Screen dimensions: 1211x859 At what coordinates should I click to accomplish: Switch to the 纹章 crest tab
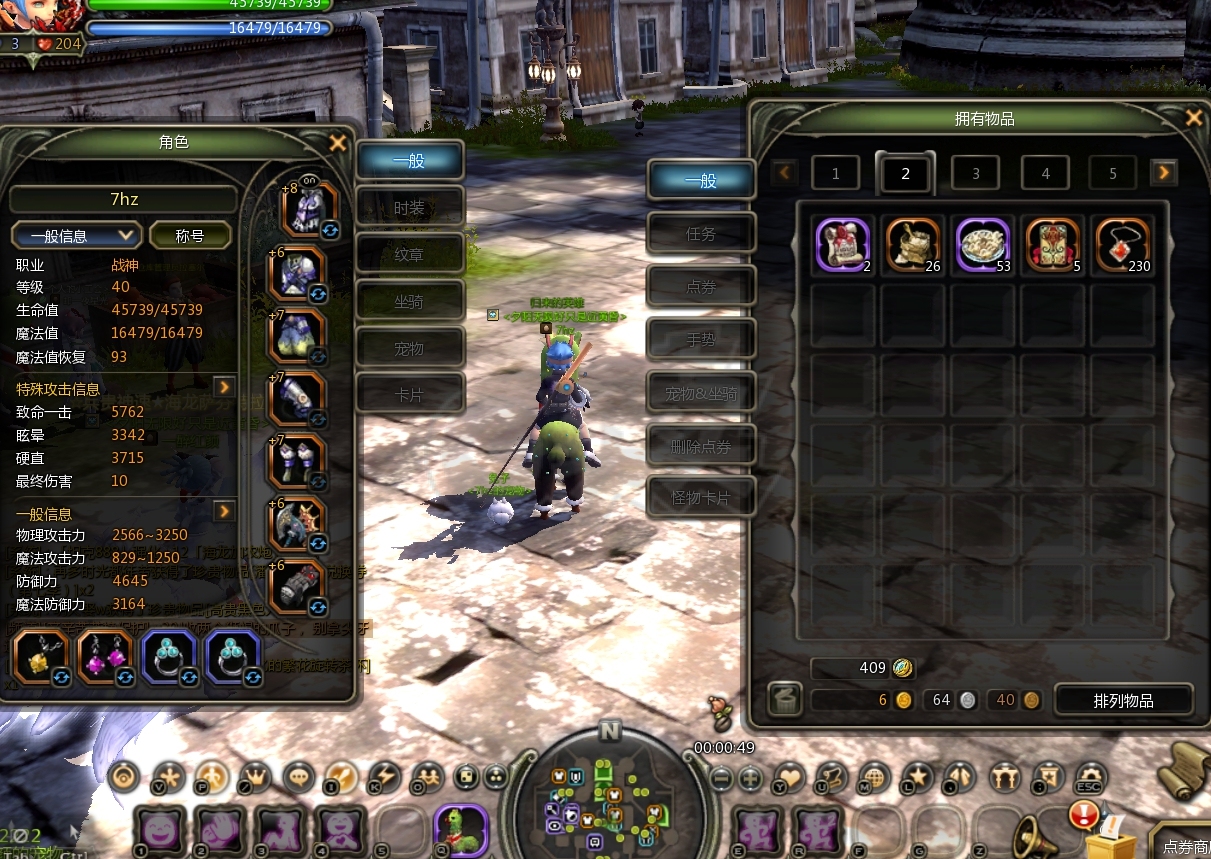410,255
